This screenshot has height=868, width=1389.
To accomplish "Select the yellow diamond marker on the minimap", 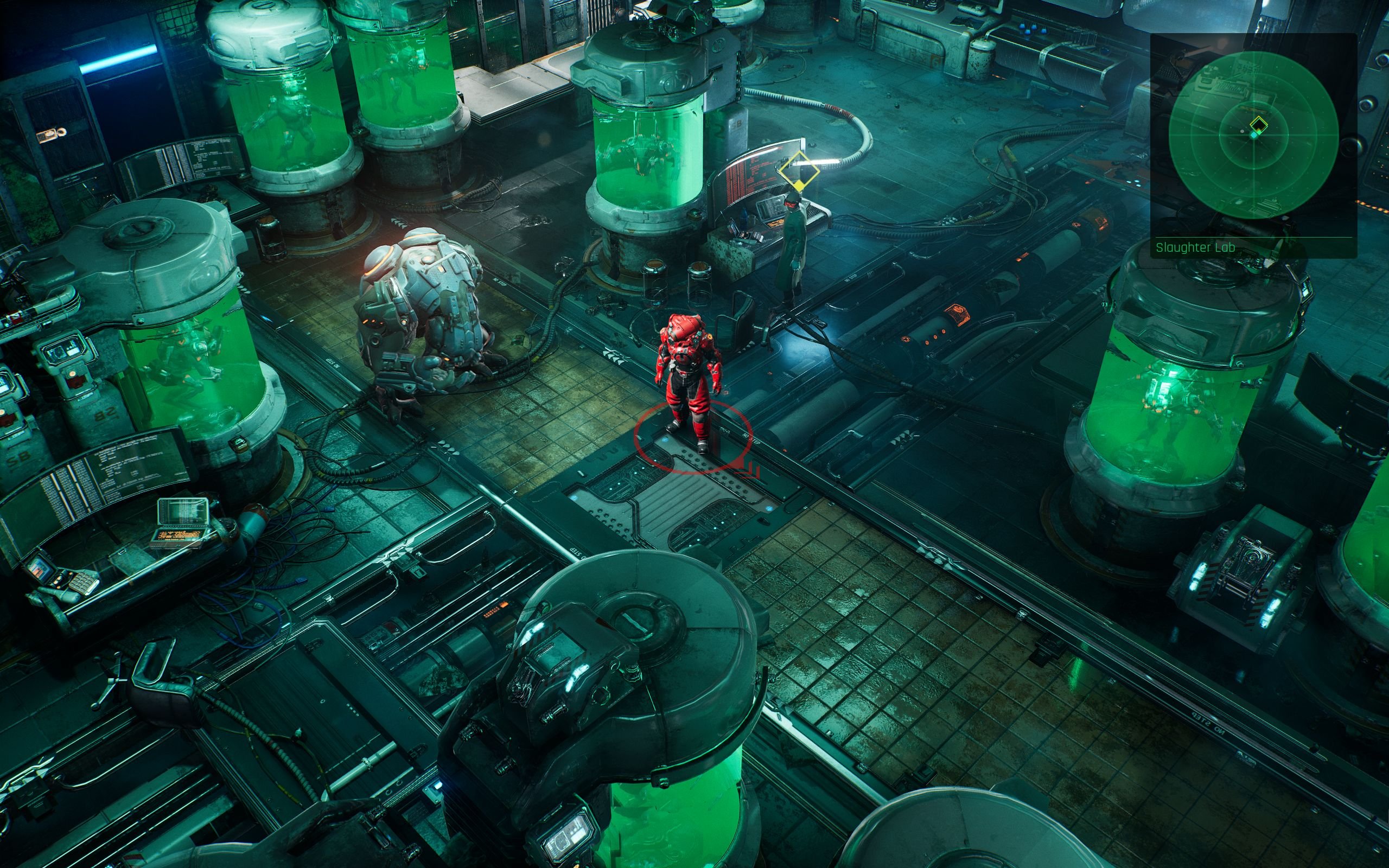I will [x=1258, y=123].
